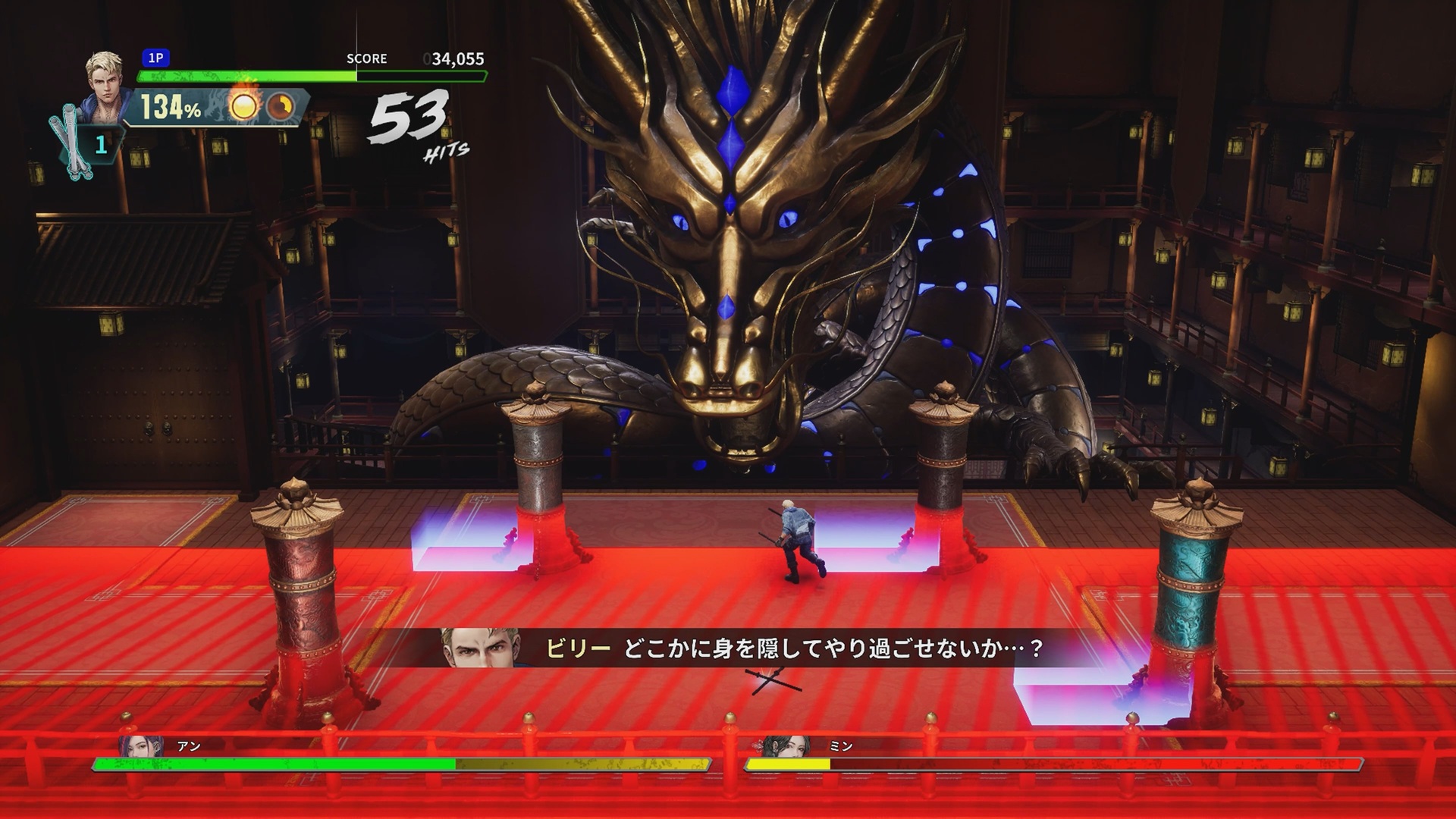This screenshot has height=819, width=1456.
Task: Select the twin sticks weapon icon
Action: click(68, 146)
